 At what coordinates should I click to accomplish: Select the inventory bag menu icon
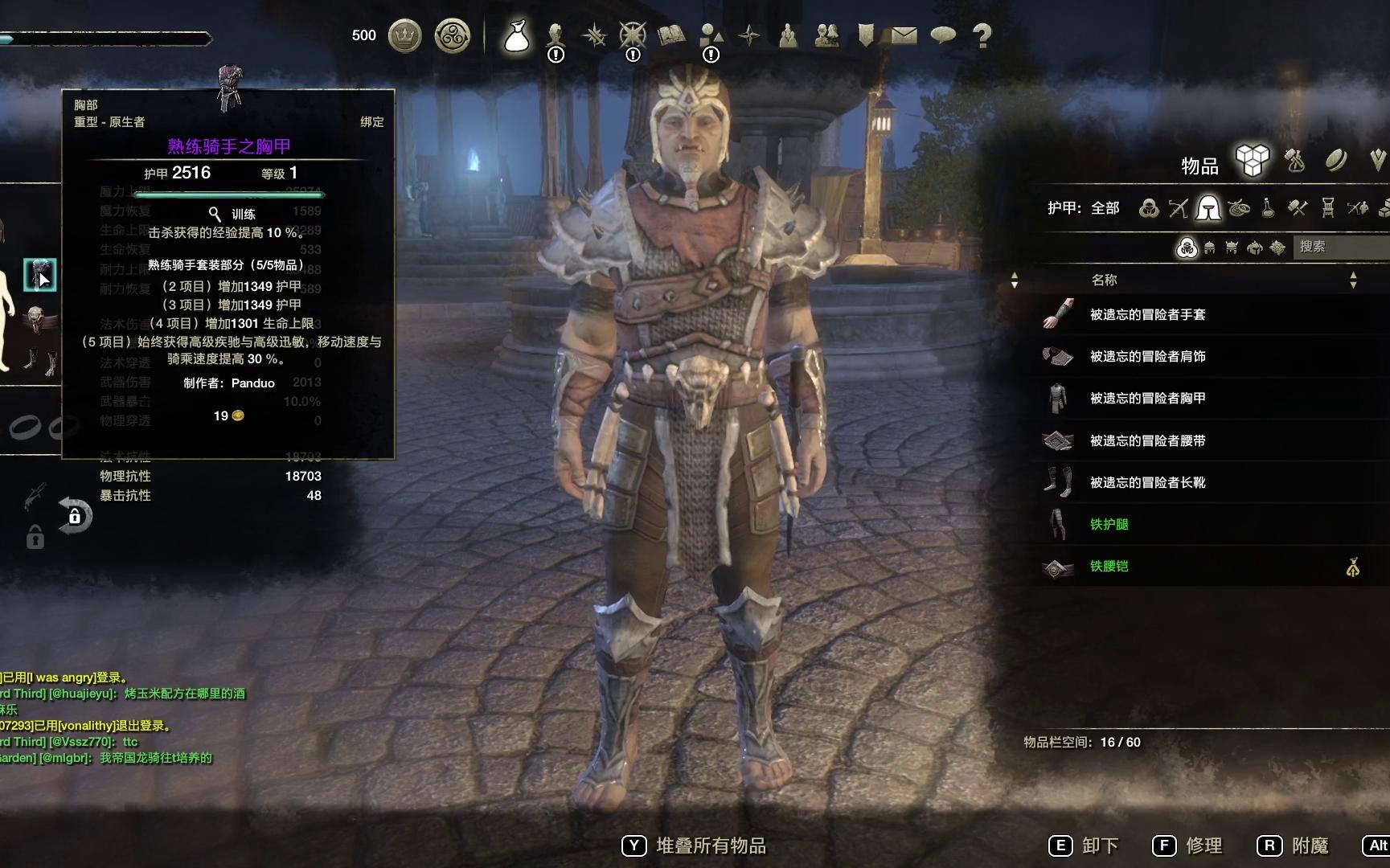coord(516,36)
